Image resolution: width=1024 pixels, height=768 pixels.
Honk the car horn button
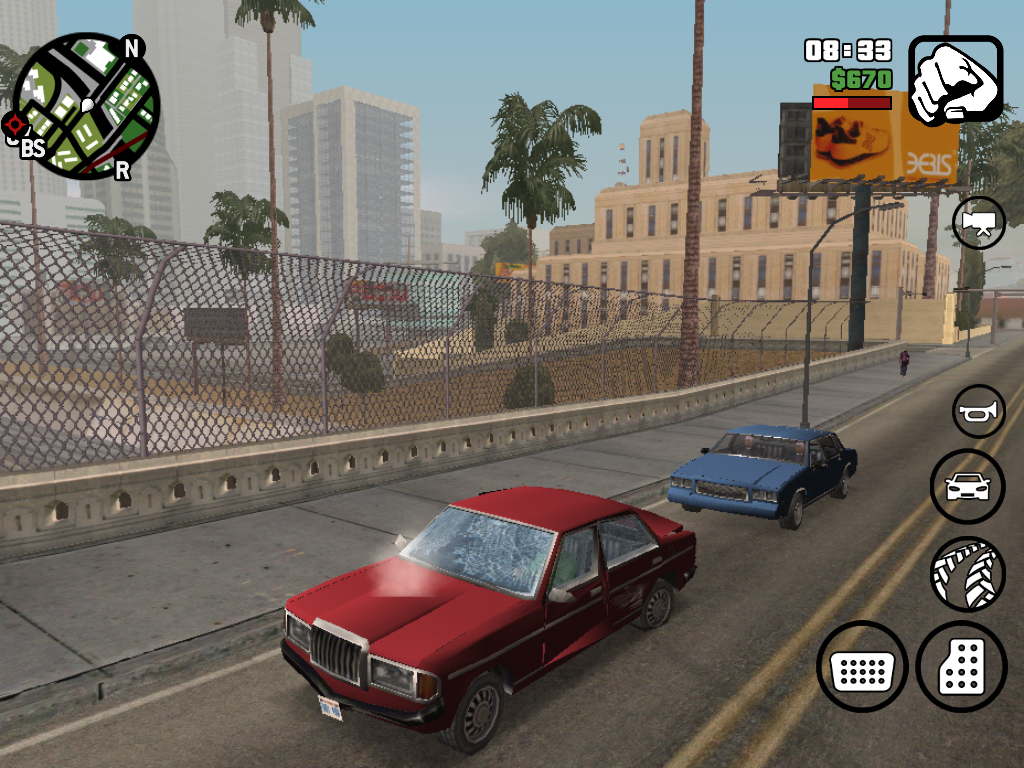[978, 411]
